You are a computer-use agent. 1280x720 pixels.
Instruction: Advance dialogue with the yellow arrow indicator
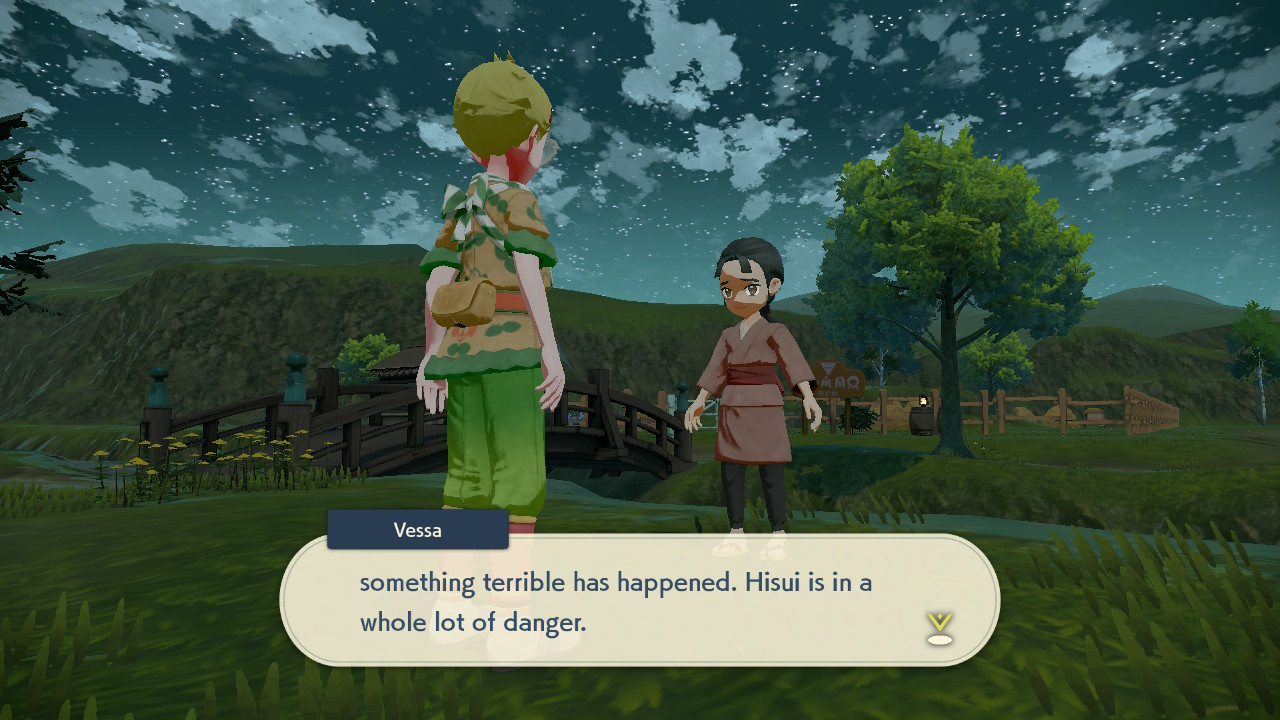click(939, 627)
